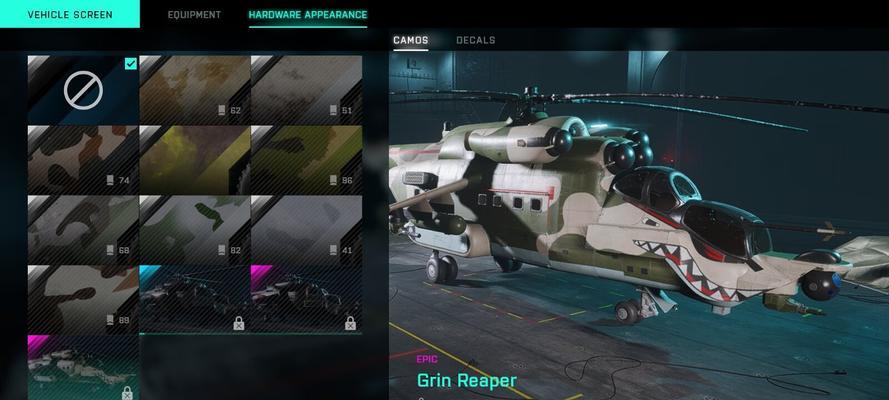Choose the no-camo tile with the slash circle
889x400 pixels.
83,89
